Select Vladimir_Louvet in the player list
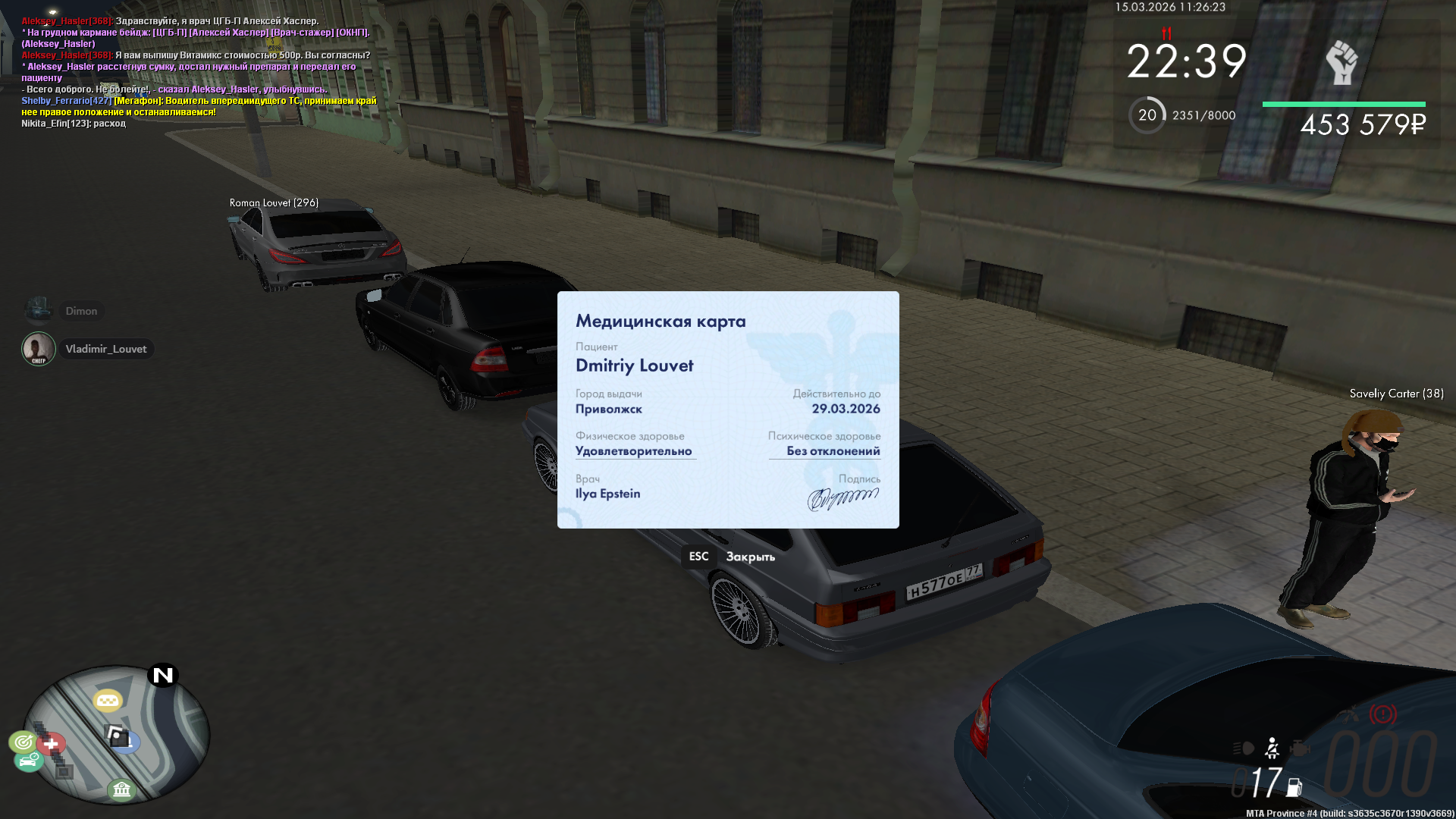The height and width of the screenshot is (819, 1456). tap(105, 349)
